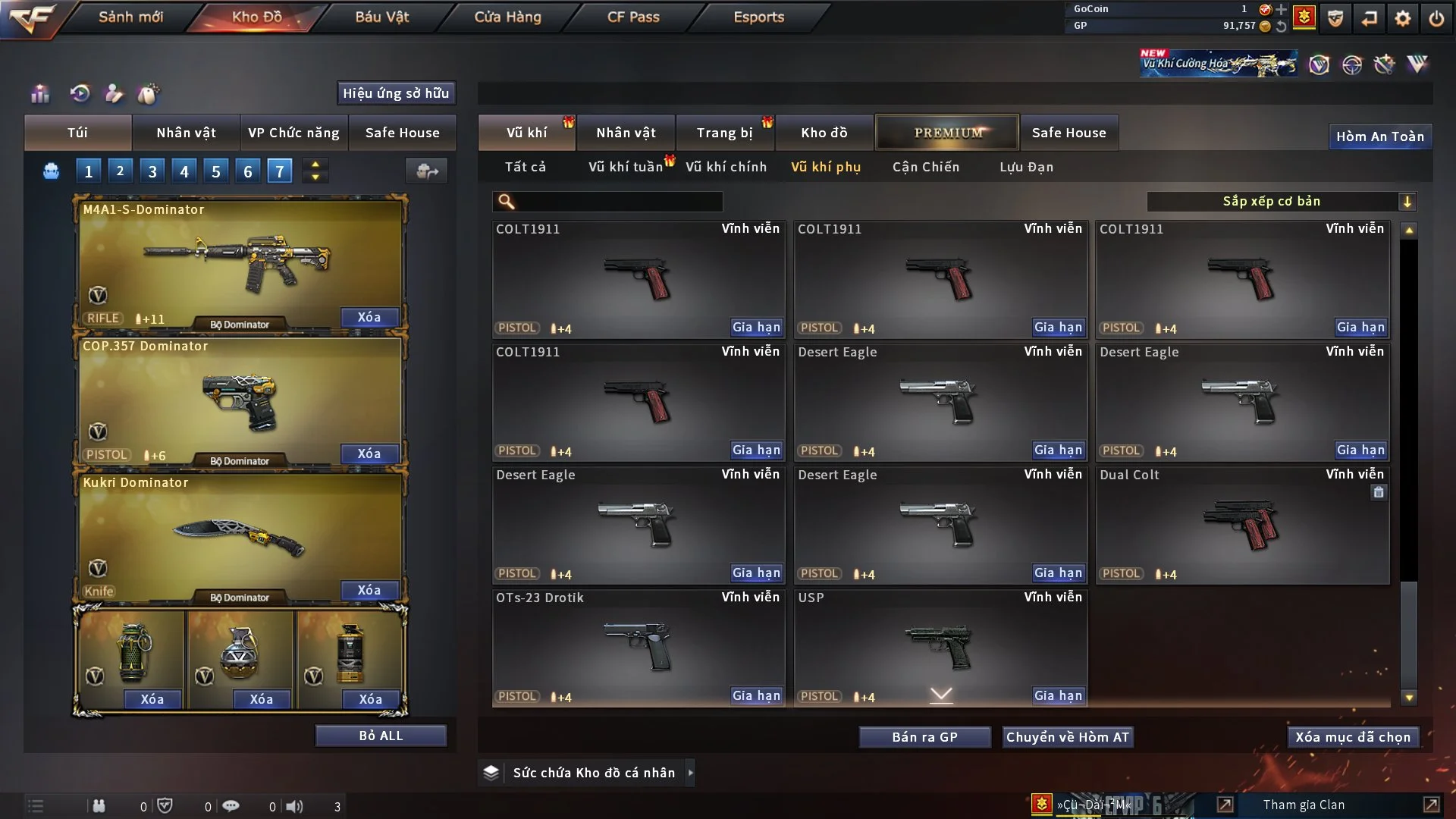1456x819 pixels.
Task: Open the Sắp xếp cơ bản sort dropdown
Action: (1281, 201)
